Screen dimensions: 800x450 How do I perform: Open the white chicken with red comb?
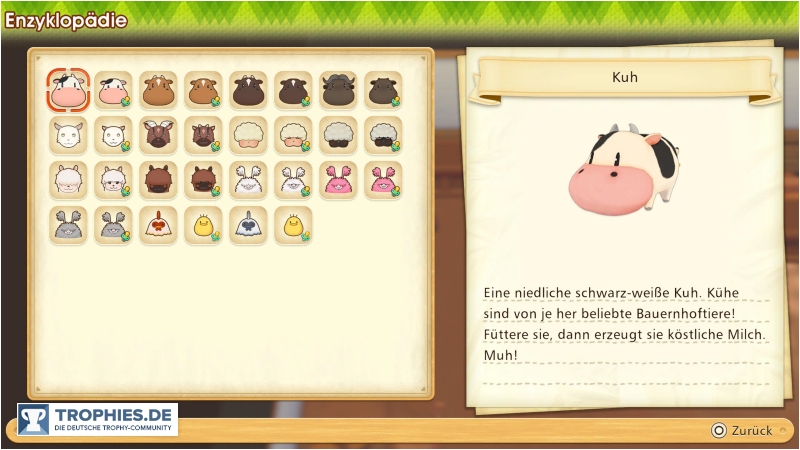coord(158,226)
